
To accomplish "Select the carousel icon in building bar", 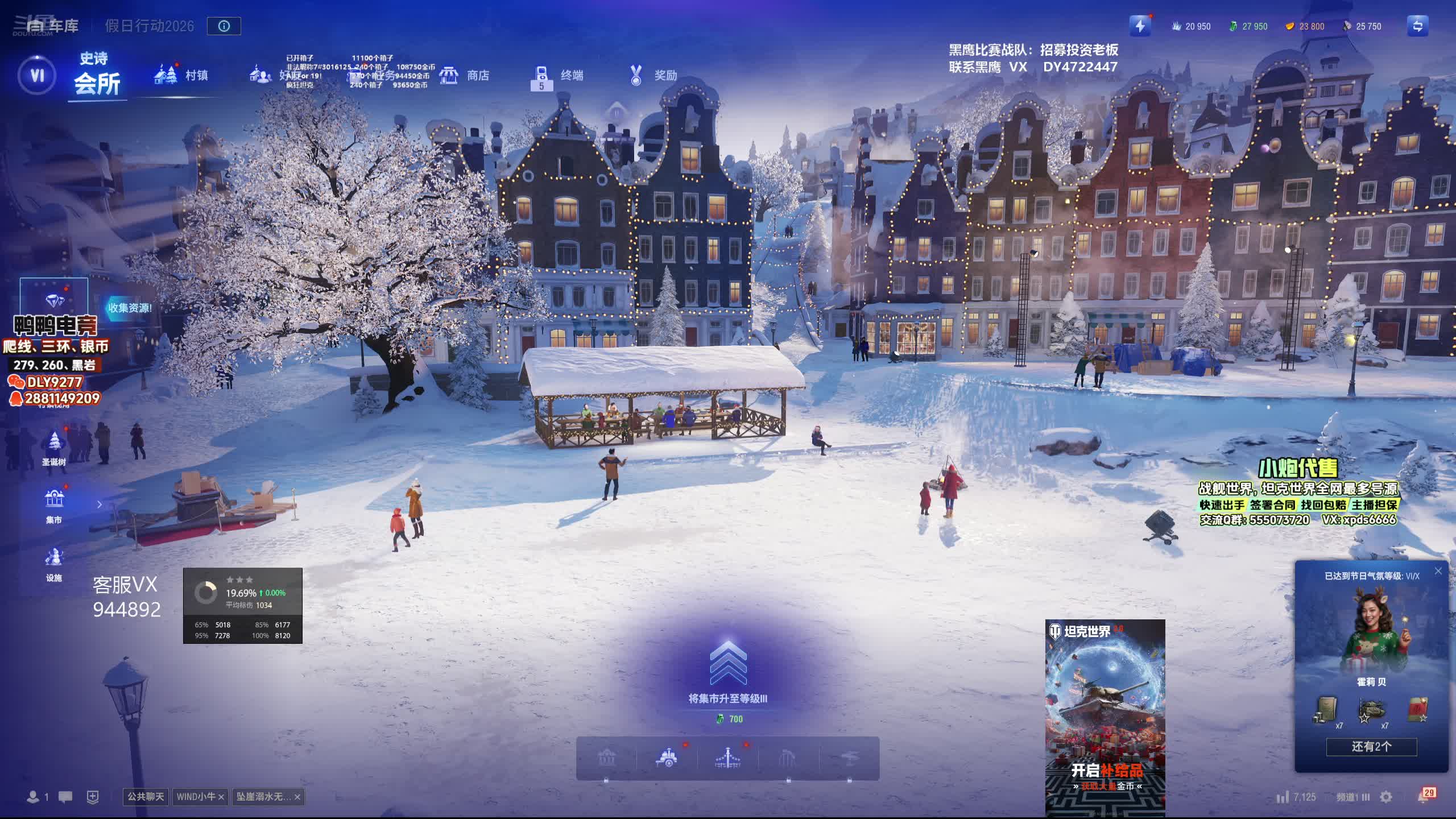I will tap(727, 758).
